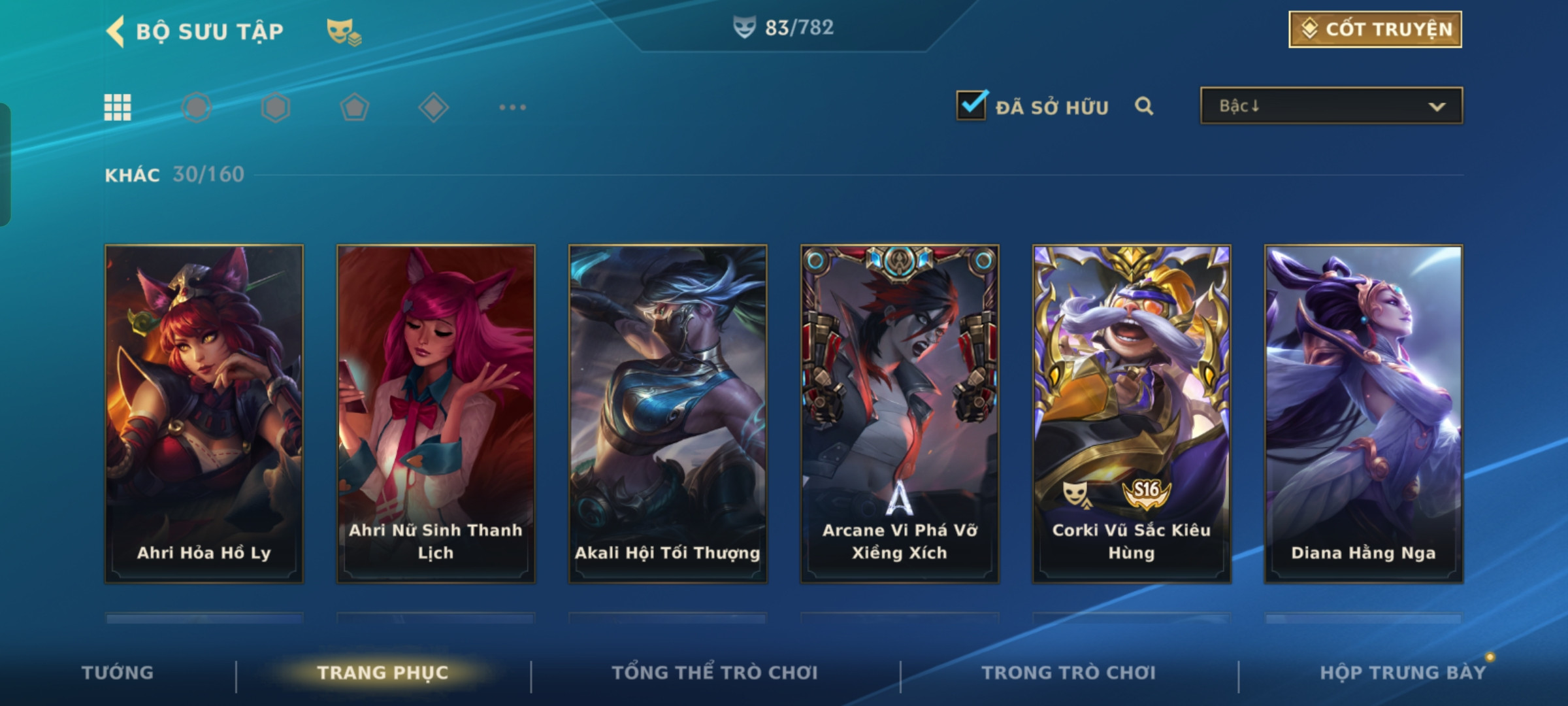Open Corki Vũ Sắc Kiêu Hùng skin

tap(1132, 413)
